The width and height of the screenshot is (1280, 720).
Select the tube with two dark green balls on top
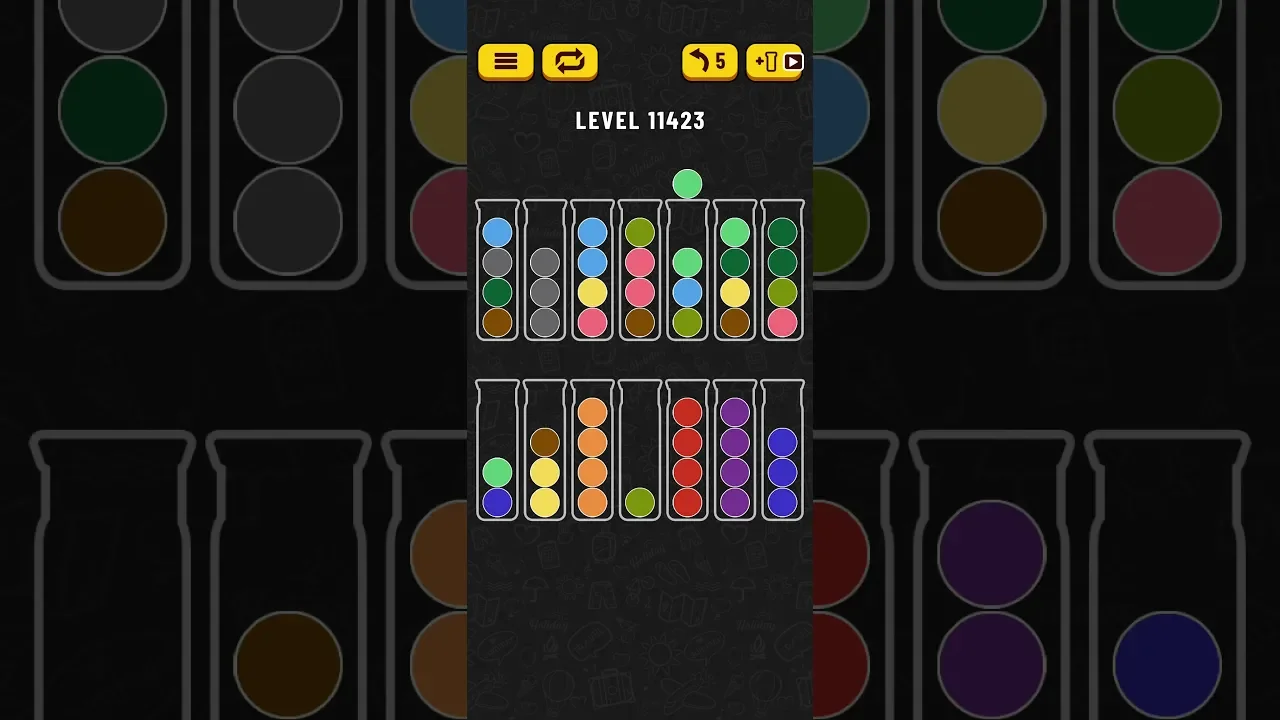[782, 272]
